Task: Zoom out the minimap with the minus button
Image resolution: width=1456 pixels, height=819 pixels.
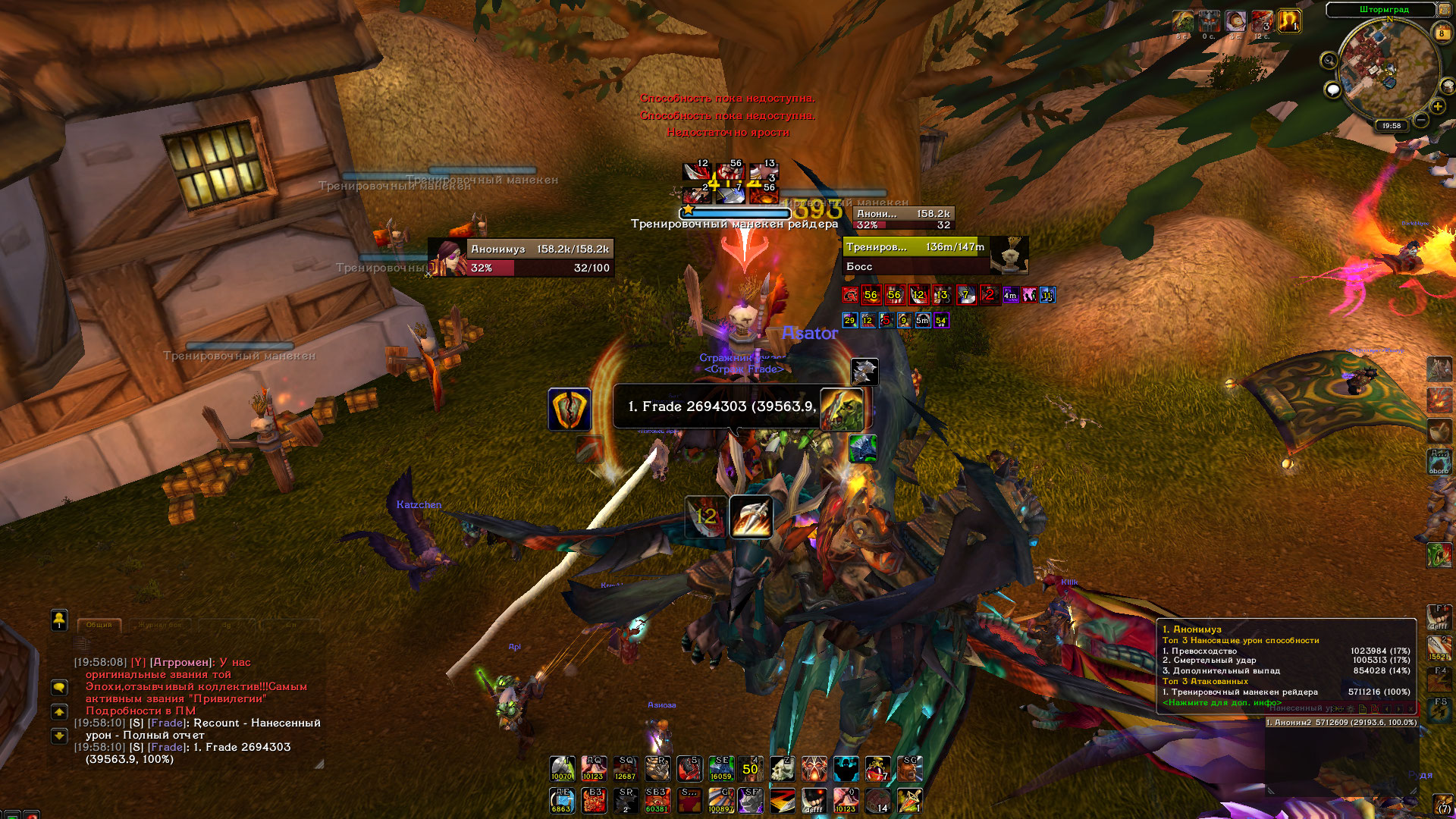Action: pos(1421,120)
